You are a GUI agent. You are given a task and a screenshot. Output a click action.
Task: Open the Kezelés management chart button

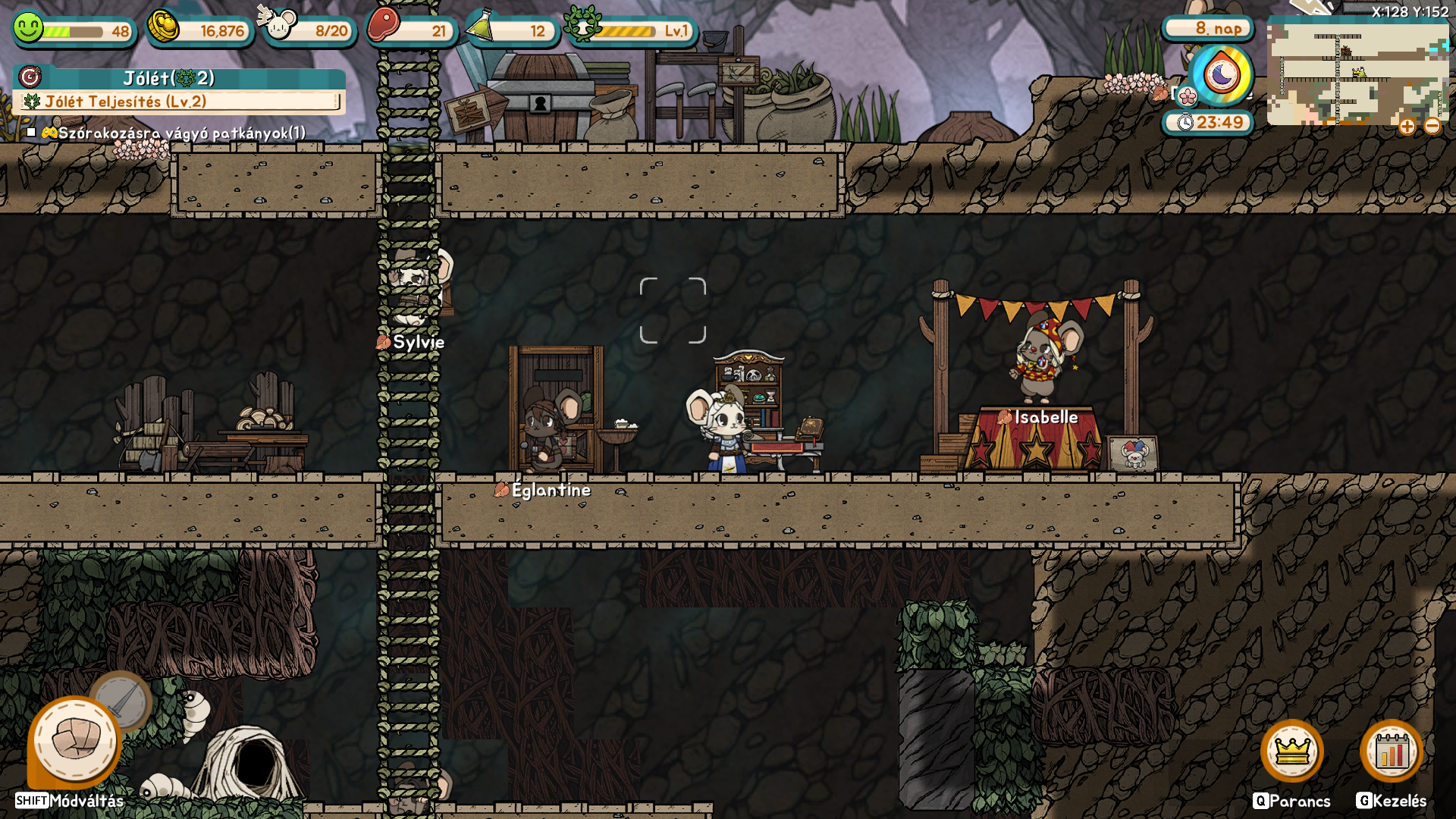coord(1391,751)
